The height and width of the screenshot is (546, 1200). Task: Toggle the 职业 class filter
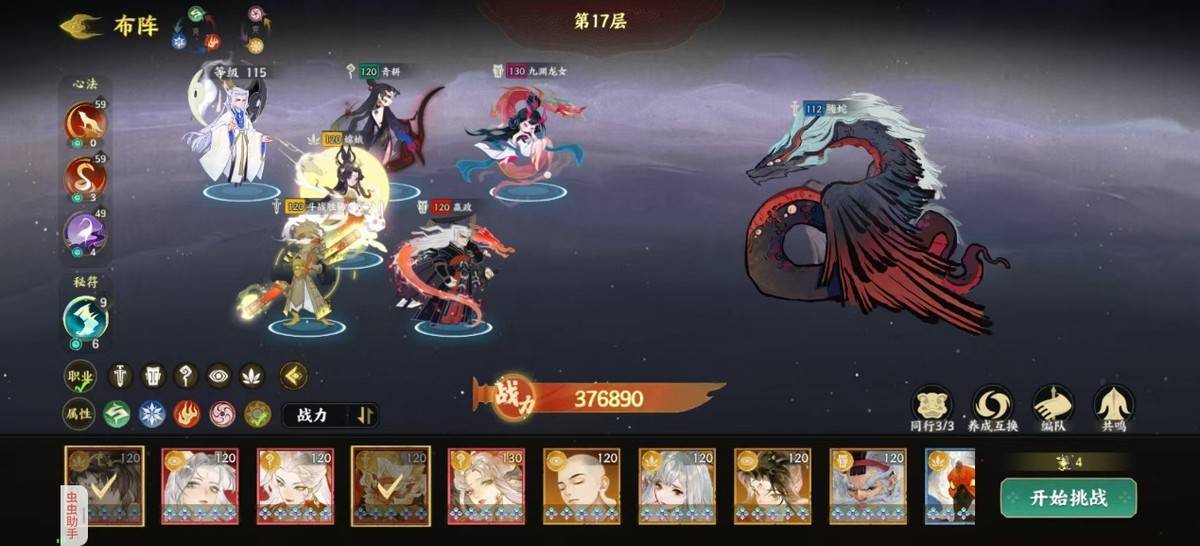(x=79, y=377)
